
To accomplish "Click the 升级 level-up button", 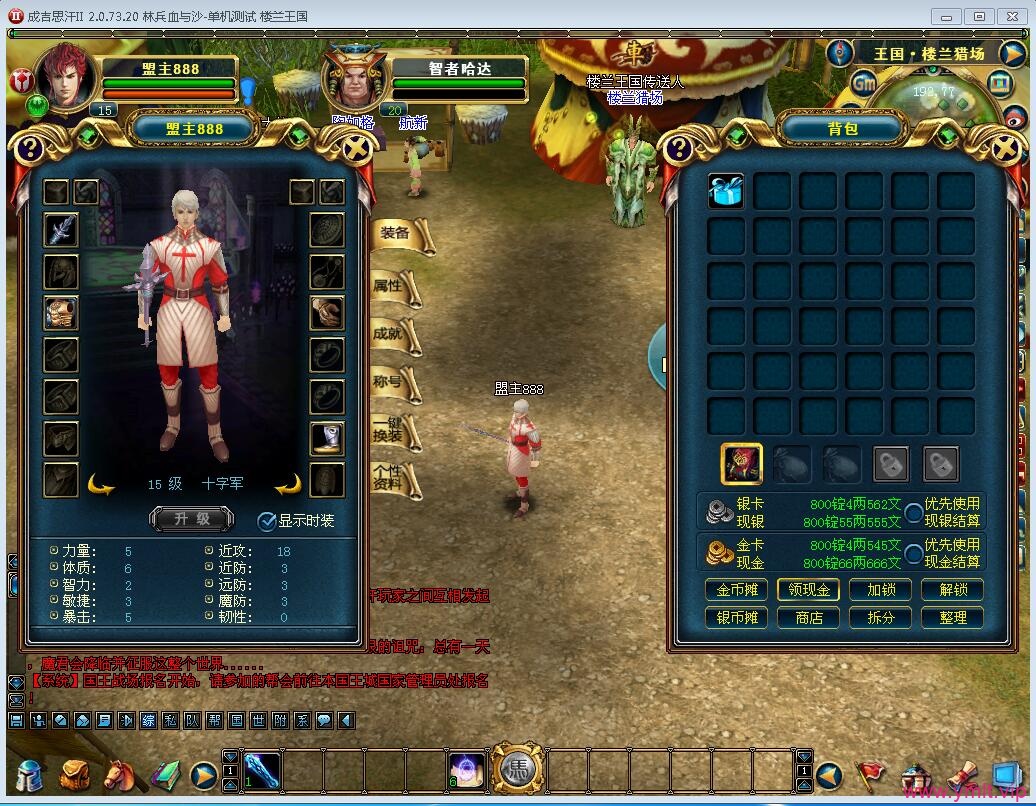I will (191, 518).
